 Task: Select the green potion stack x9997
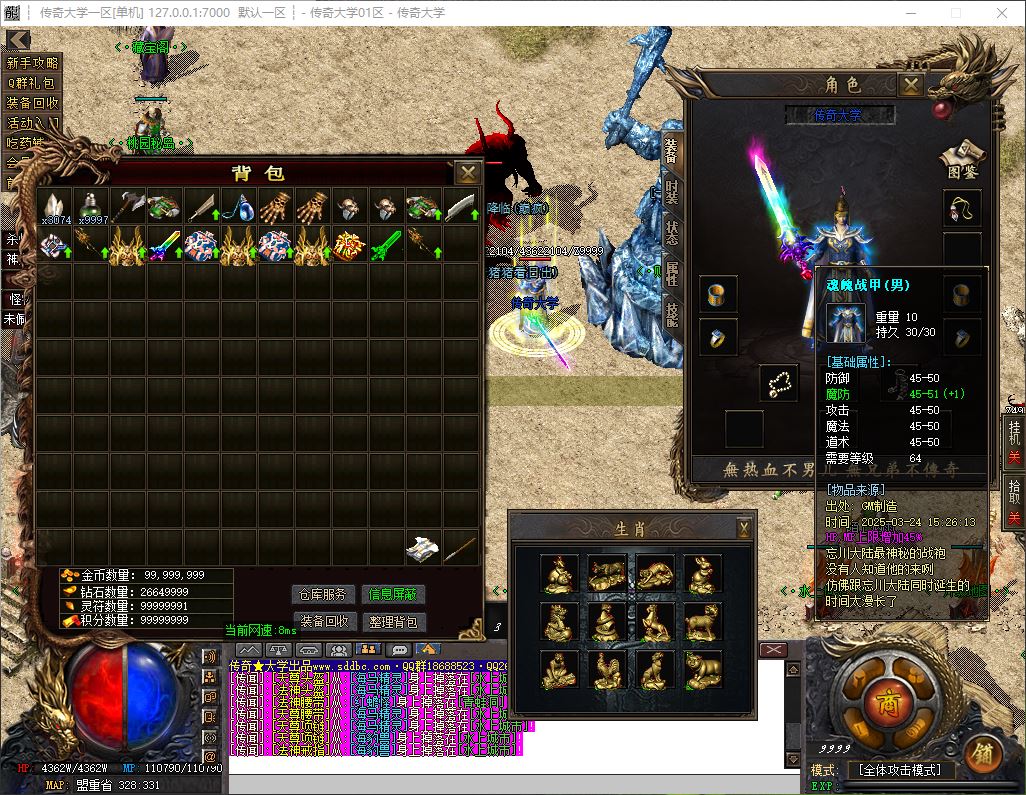point(92,207)
